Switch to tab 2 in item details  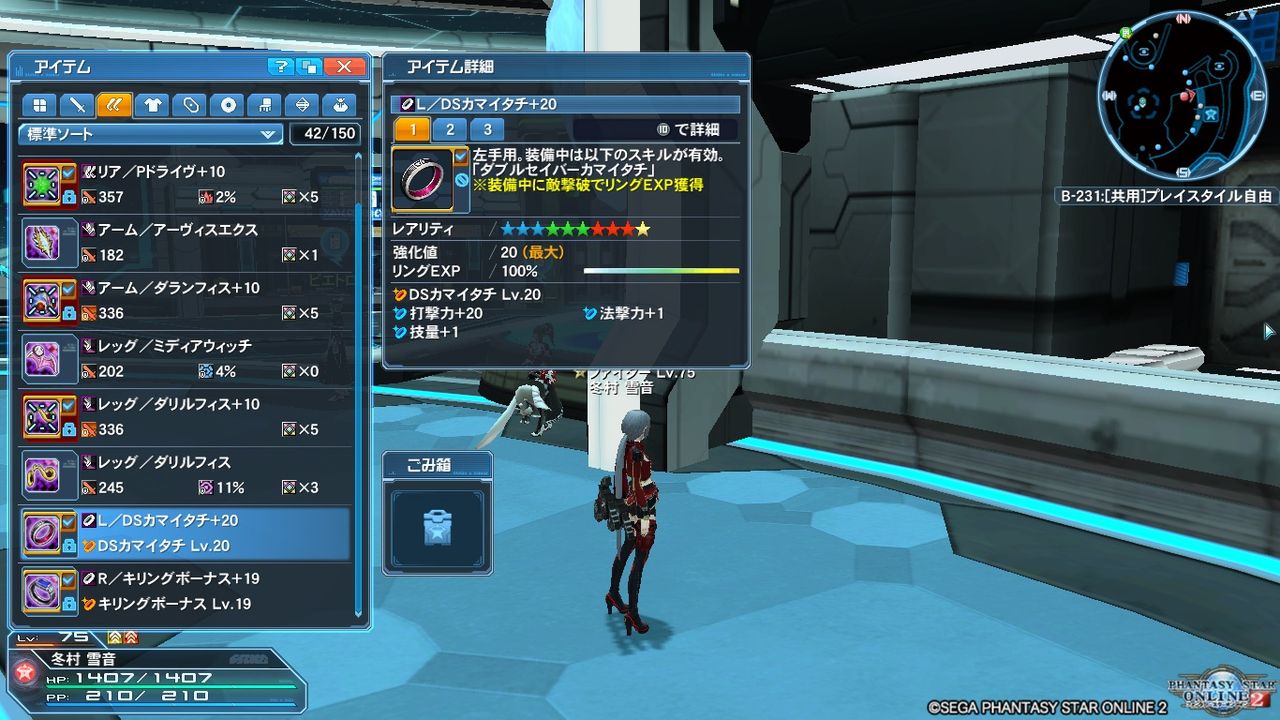[450, 129]
